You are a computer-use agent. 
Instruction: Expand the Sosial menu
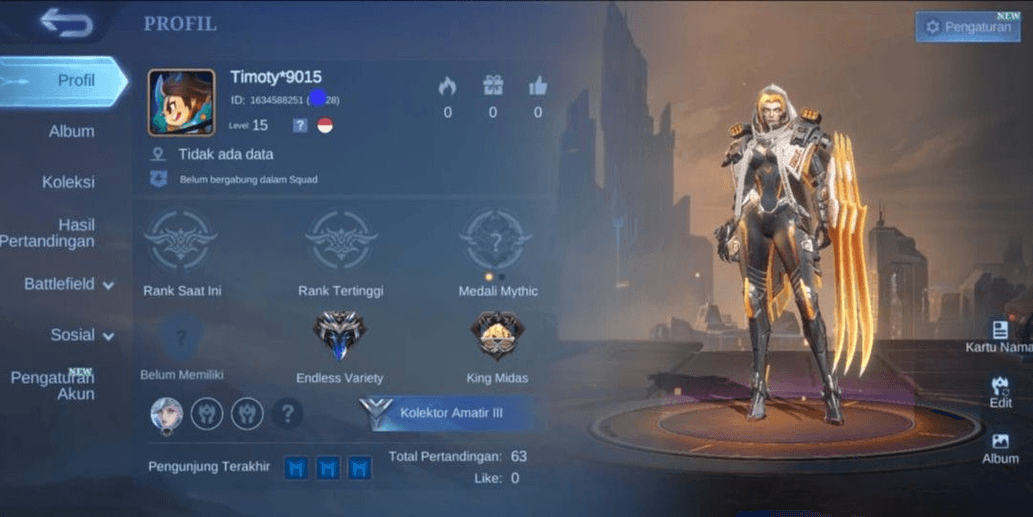click(82, 335)
